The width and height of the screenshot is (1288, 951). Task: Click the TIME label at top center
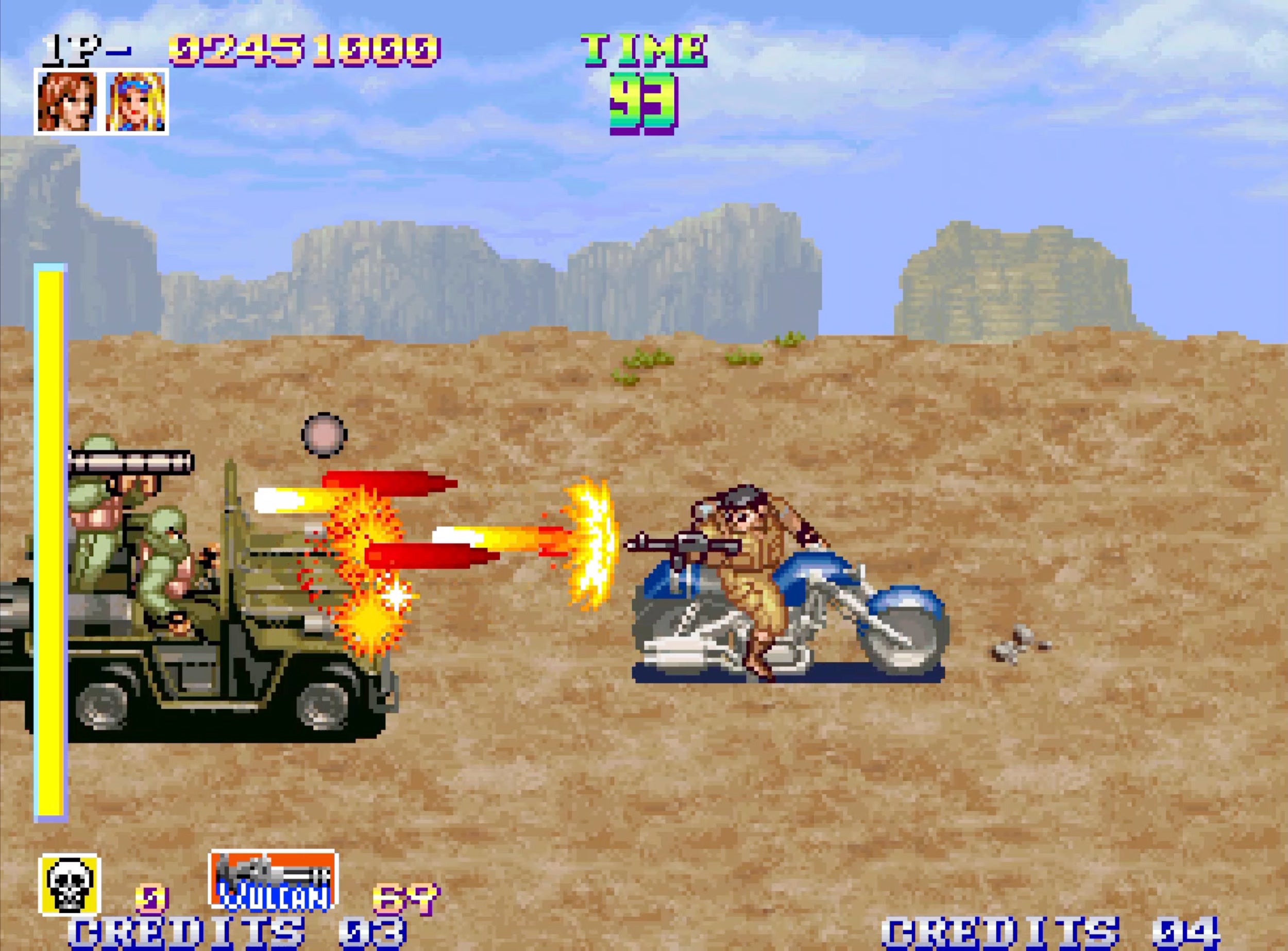pyautogui.click(x=645, y=49)
